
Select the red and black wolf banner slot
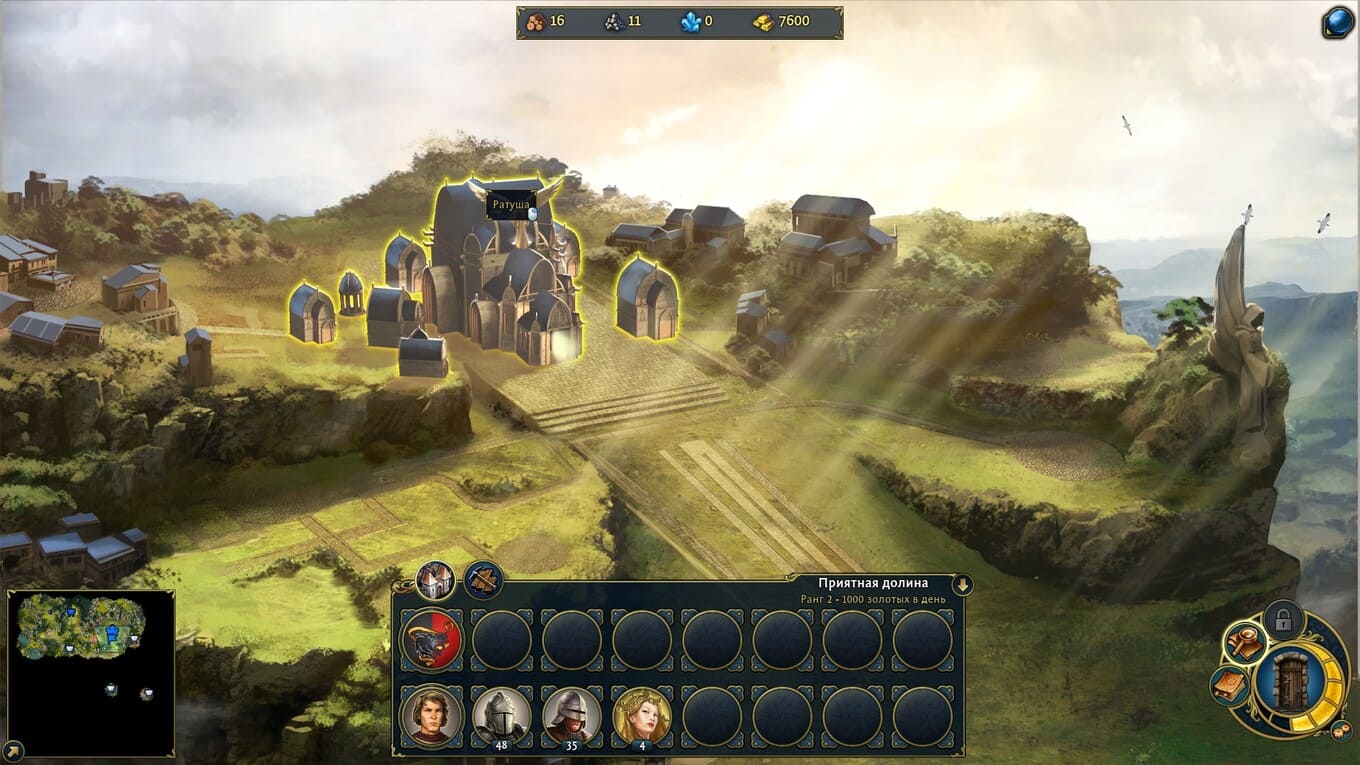pyautogui.click(x=432, y=640)
